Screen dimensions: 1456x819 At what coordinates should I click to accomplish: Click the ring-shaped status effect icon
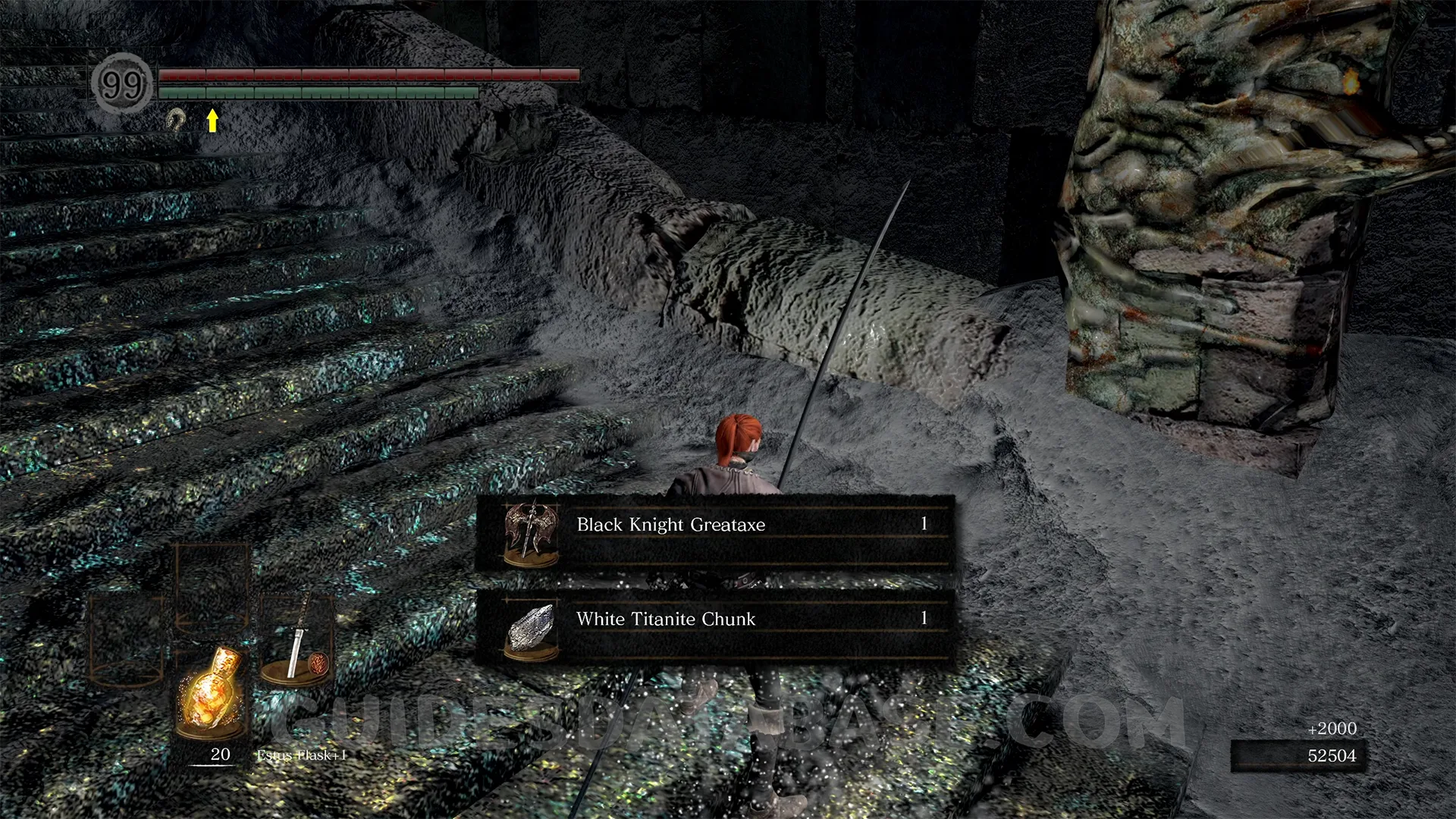tap(176, 119)
